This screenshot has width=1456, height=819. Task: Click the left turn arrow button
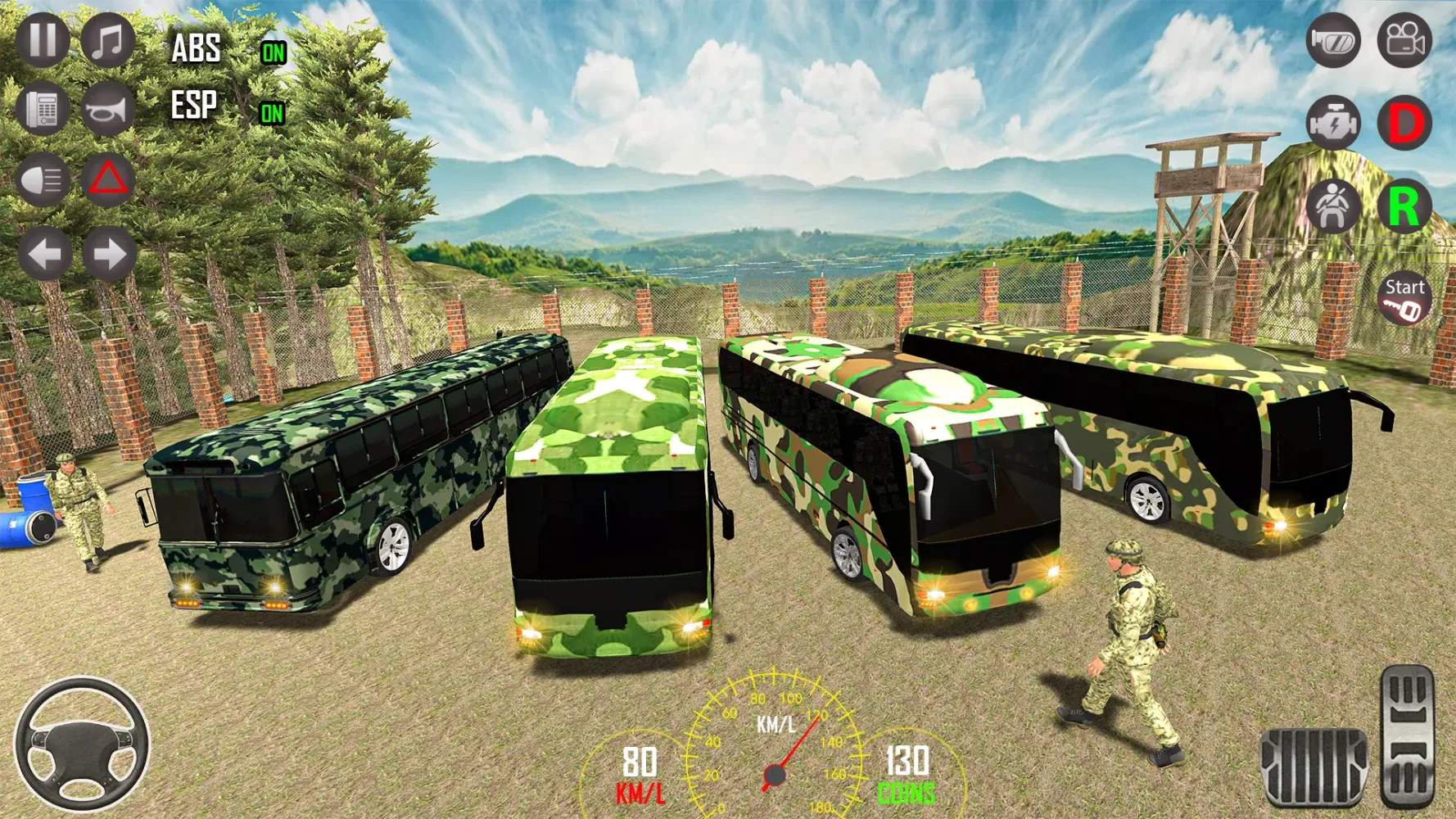[x=44, y=254]
